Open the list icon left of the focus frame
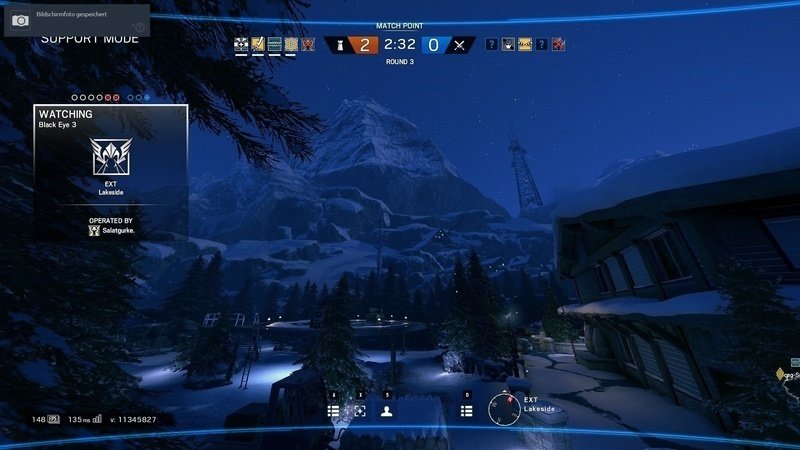 point(334,411)
